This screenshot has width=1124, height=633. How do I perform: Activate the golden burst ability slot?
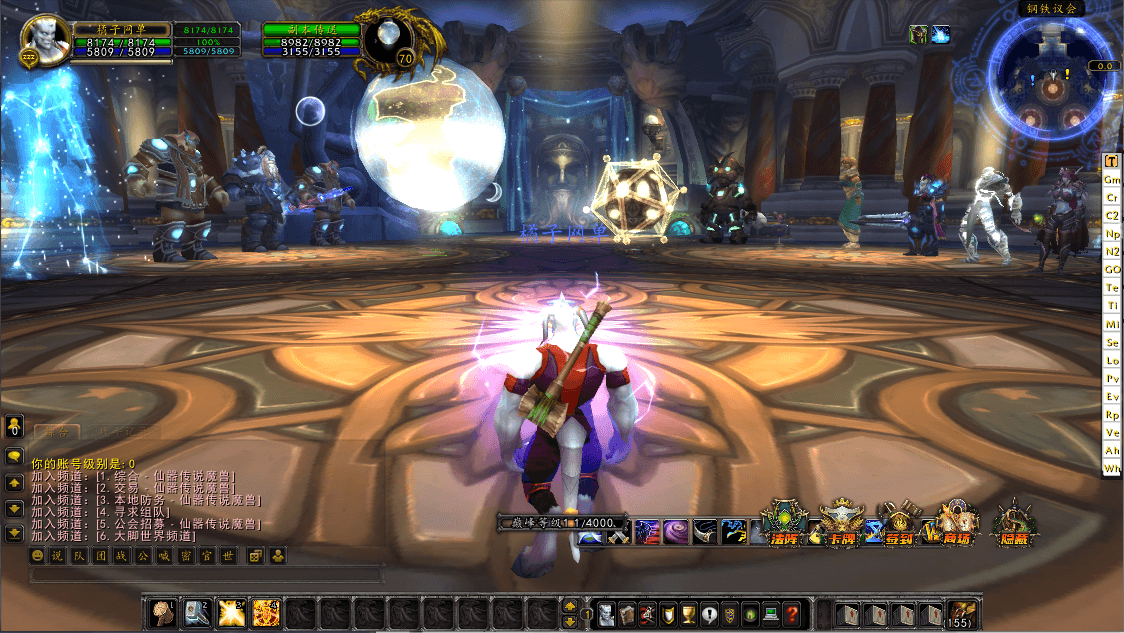click(x=232, y=612)
